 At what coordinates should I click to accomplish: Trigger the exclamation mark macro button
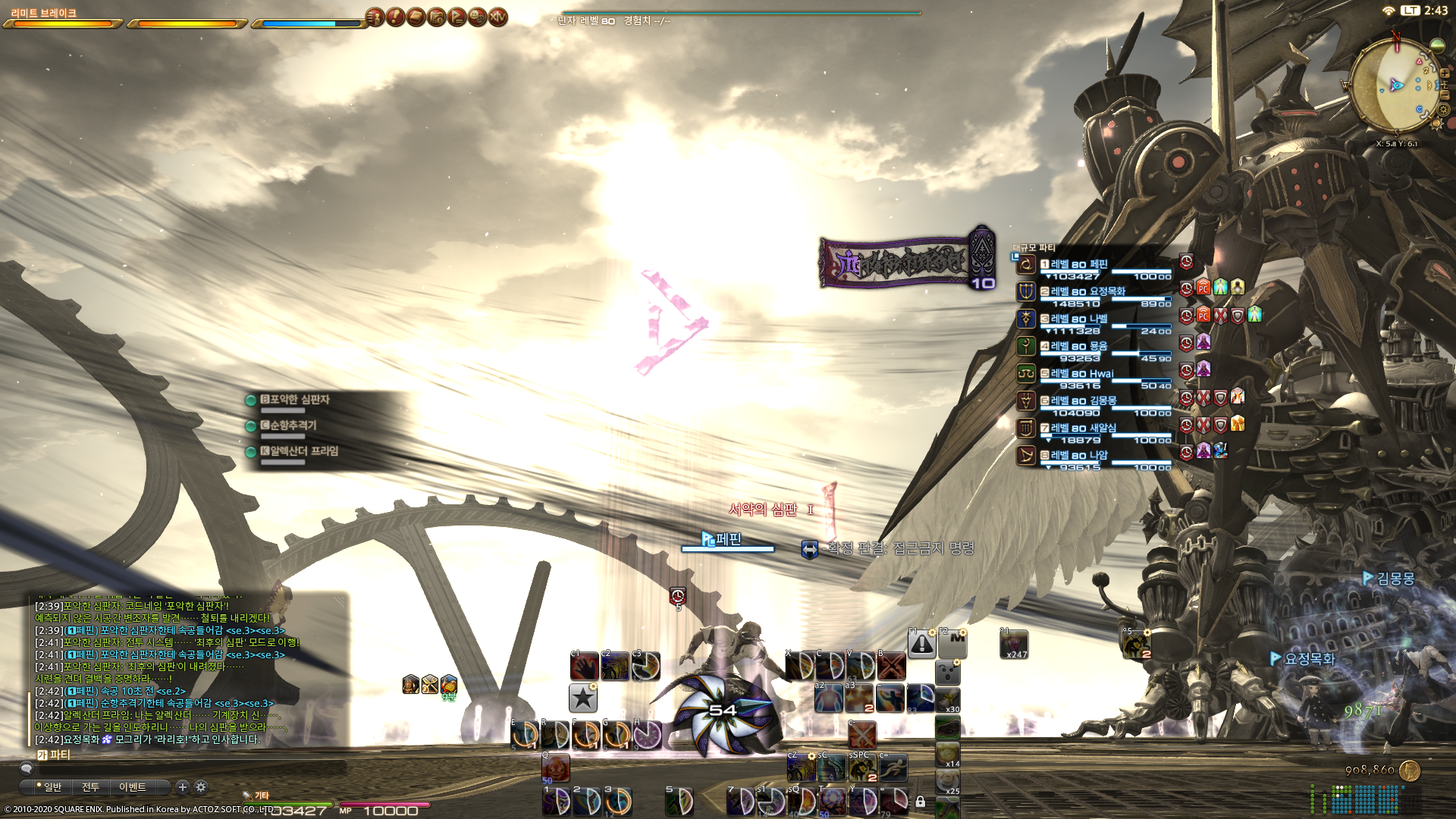point(922,644)
